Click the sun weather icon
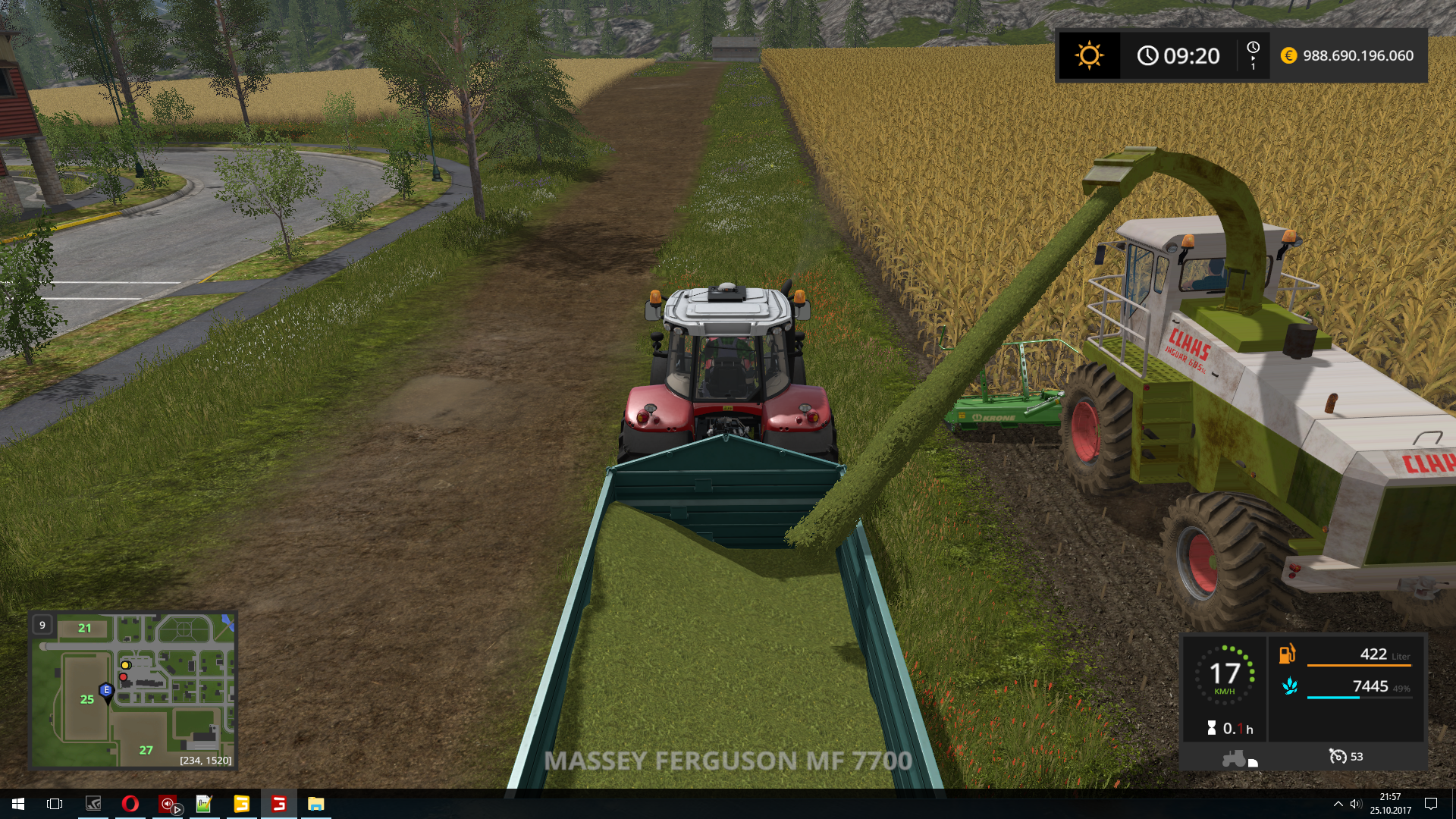 [x=1089, y=55]
